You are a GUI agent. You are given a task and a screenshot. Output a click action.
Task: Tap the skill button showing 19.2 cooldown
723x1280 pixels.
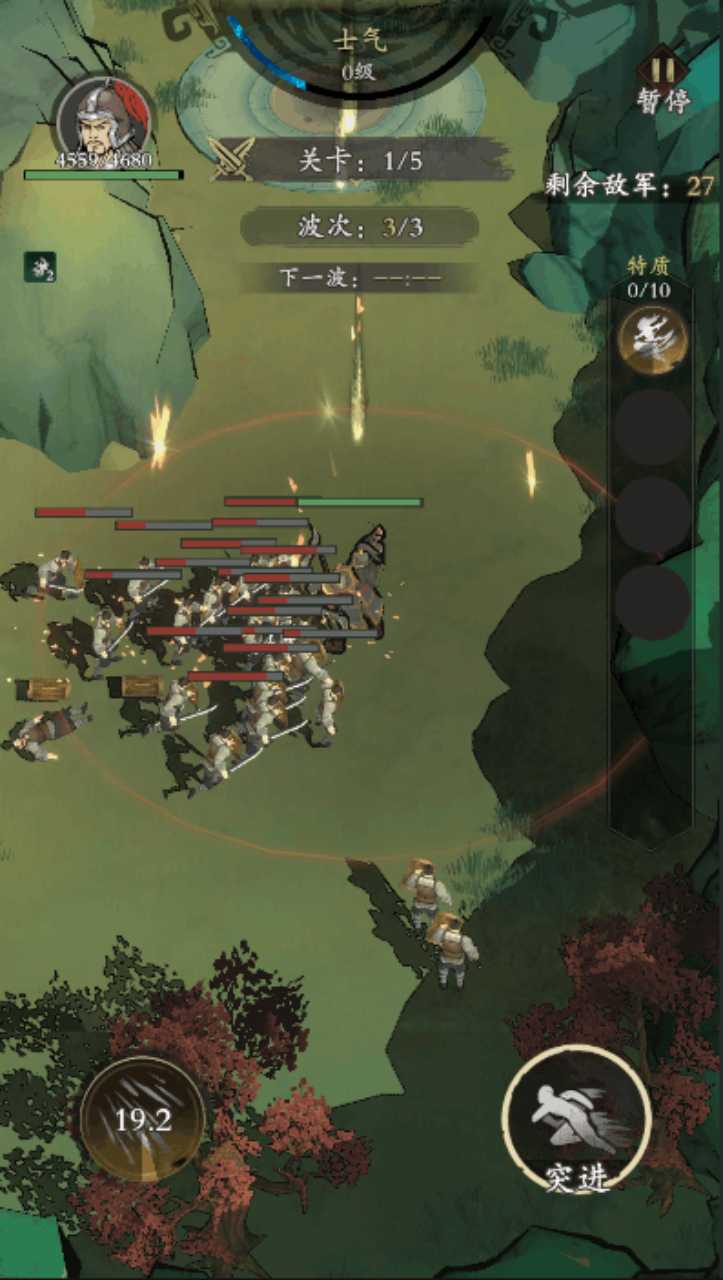click(143, 1119)
